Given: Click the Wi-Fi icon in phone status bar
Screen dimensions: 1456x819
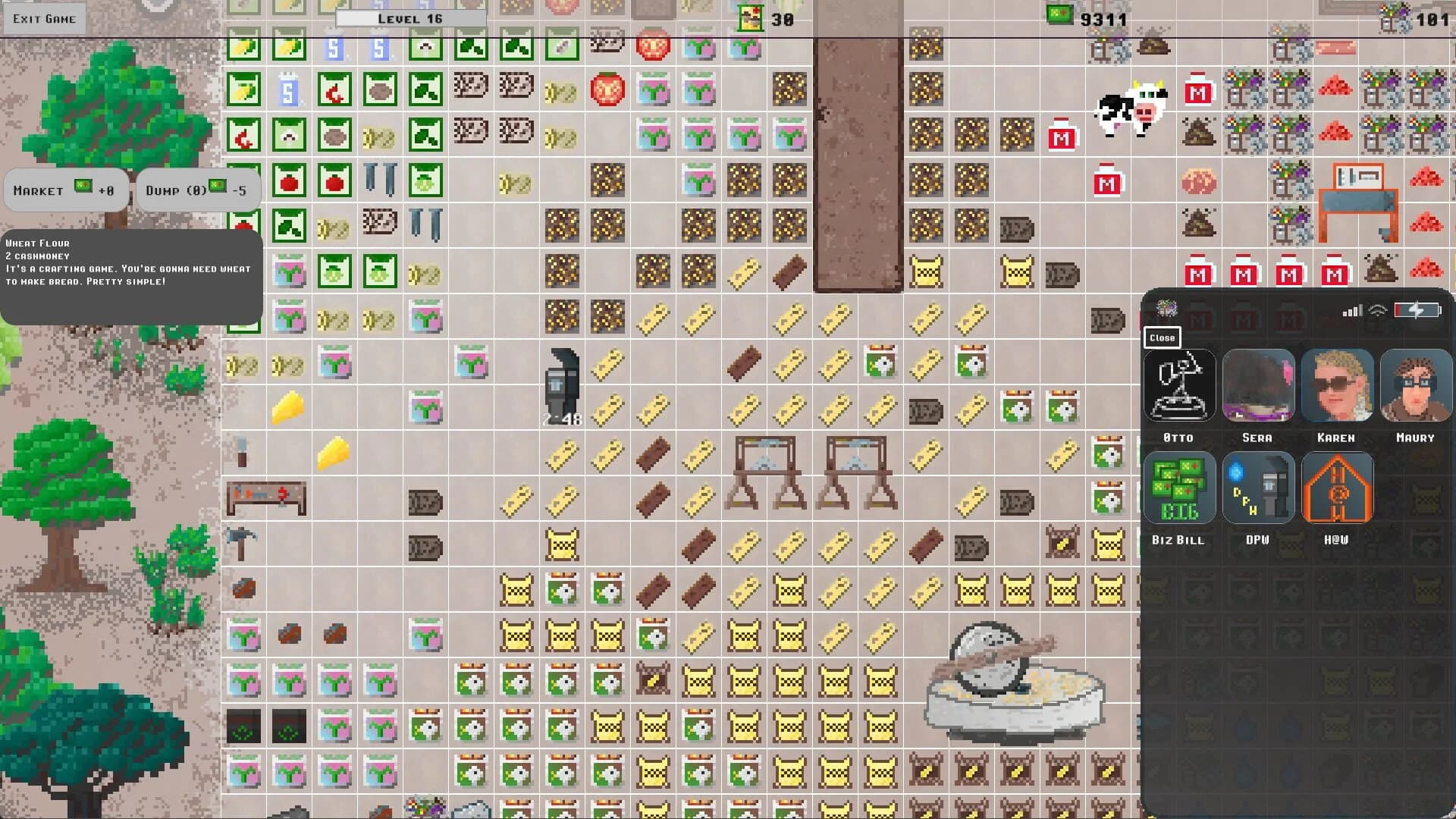Looking at the screenshot, I should [x=1380, y=309].
